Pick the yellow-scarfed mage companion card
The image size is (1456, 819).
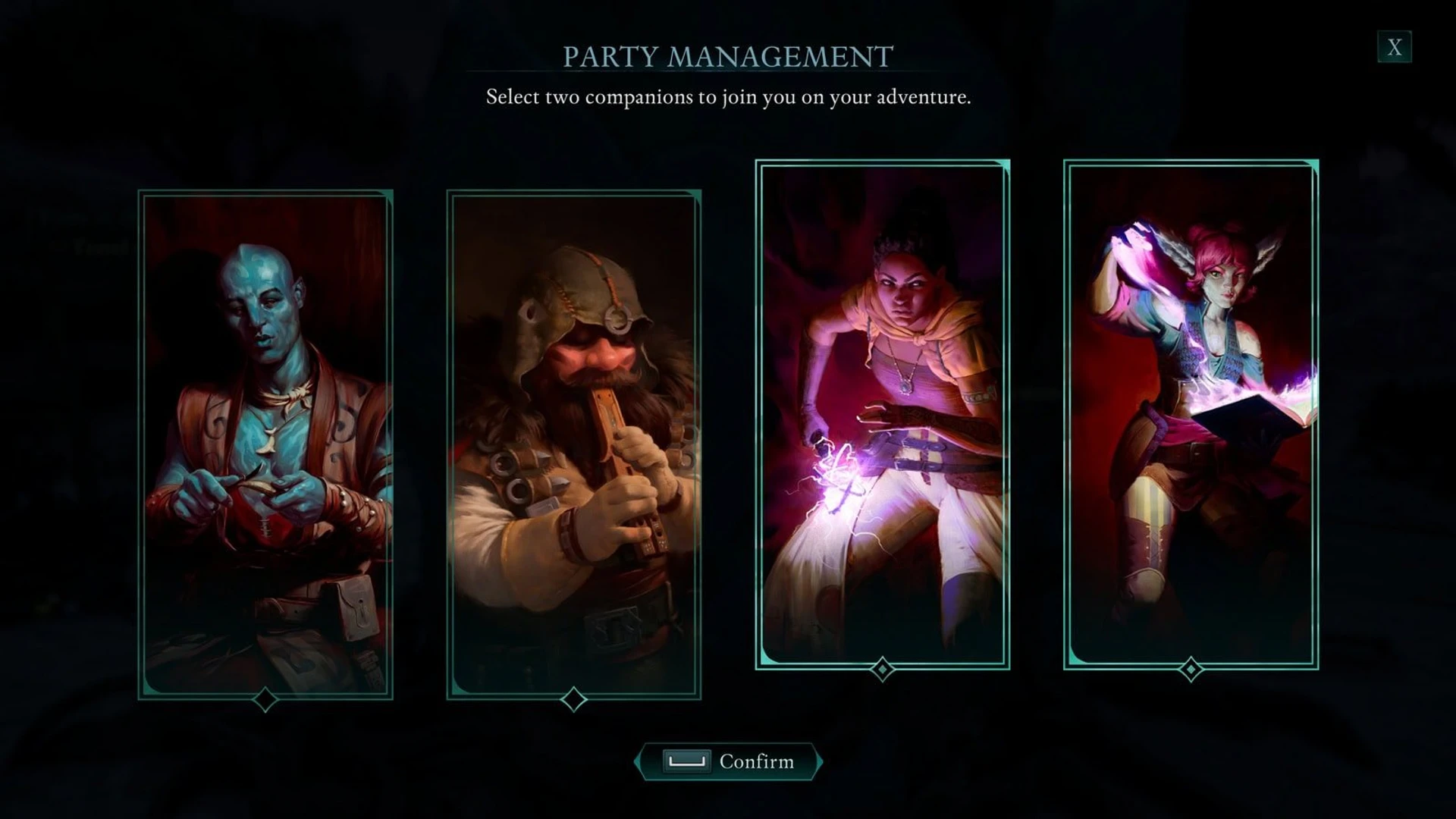coord(882,413)
